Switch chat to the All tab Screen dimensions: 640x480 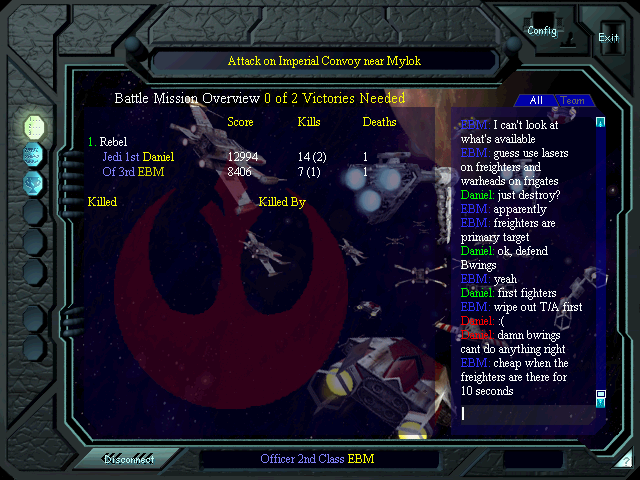536,100
